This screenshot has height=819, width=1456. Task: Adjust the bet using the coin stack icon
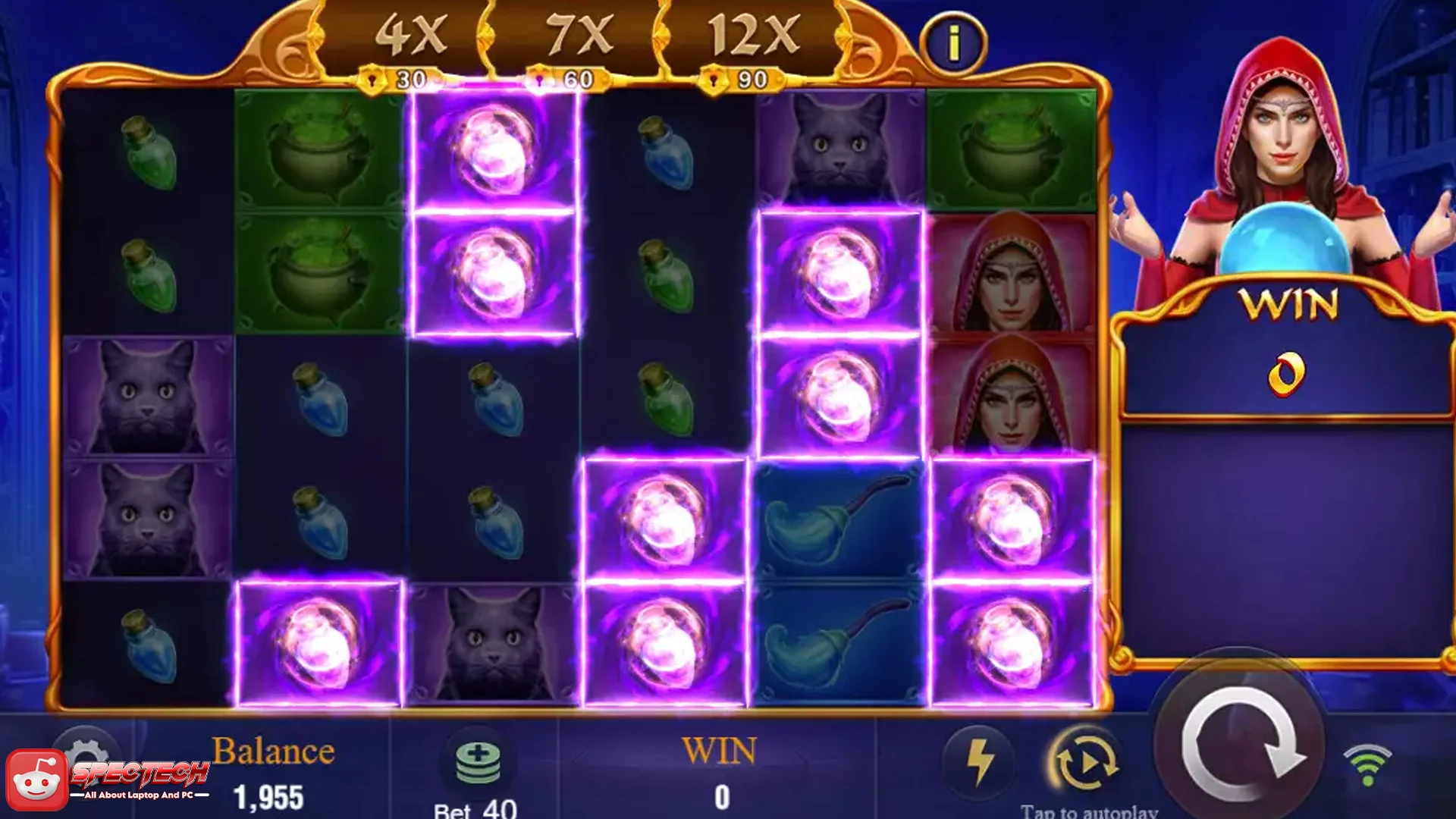pos(478,762)
